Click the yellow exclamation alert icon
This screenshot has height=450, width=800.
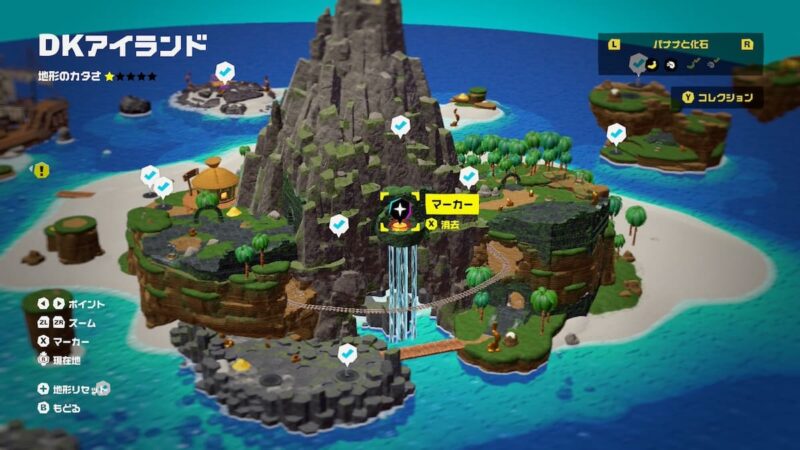pyautogui.click(x=41, y=171)
